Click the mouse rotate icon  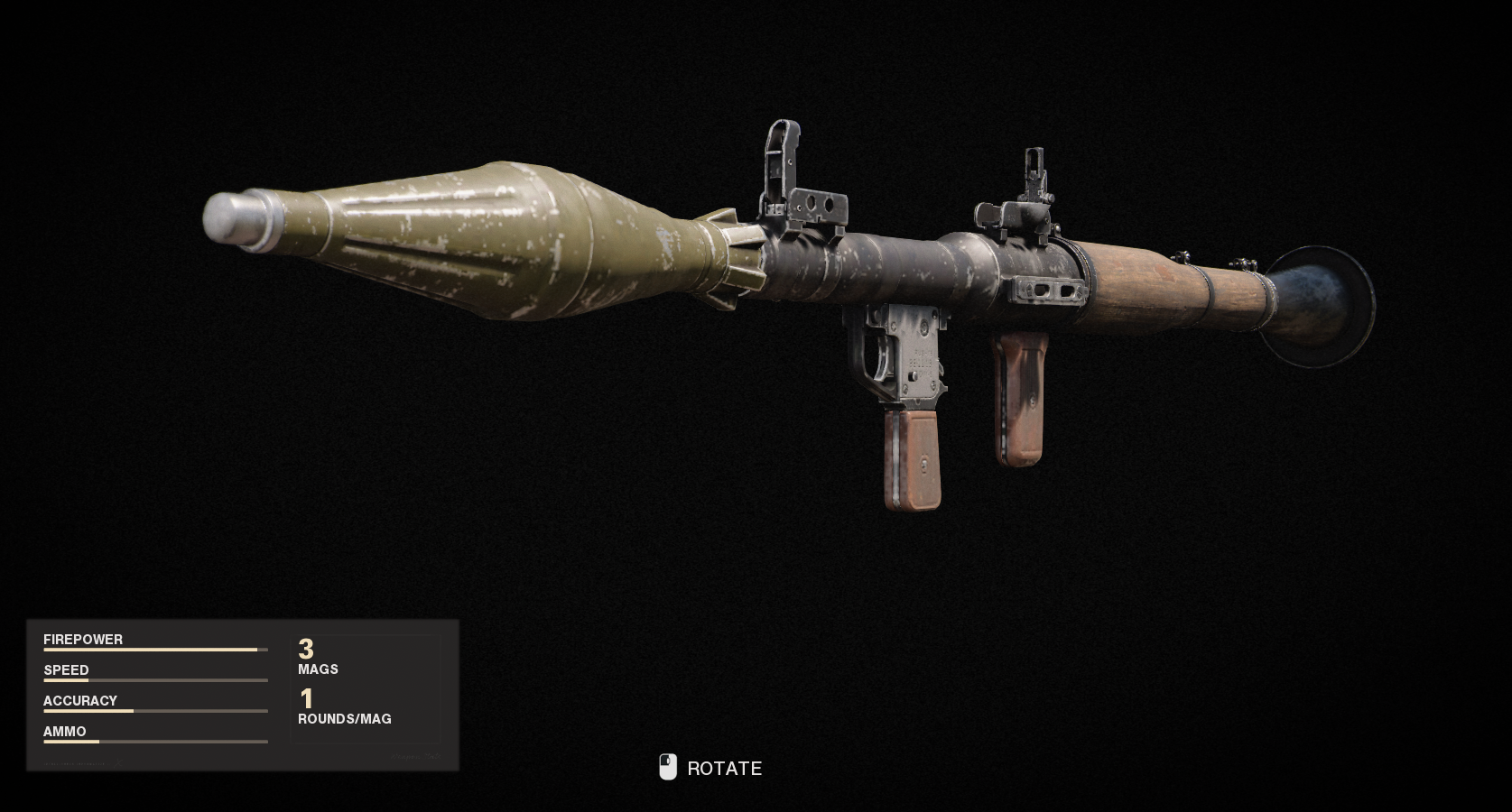pos(668,768)
